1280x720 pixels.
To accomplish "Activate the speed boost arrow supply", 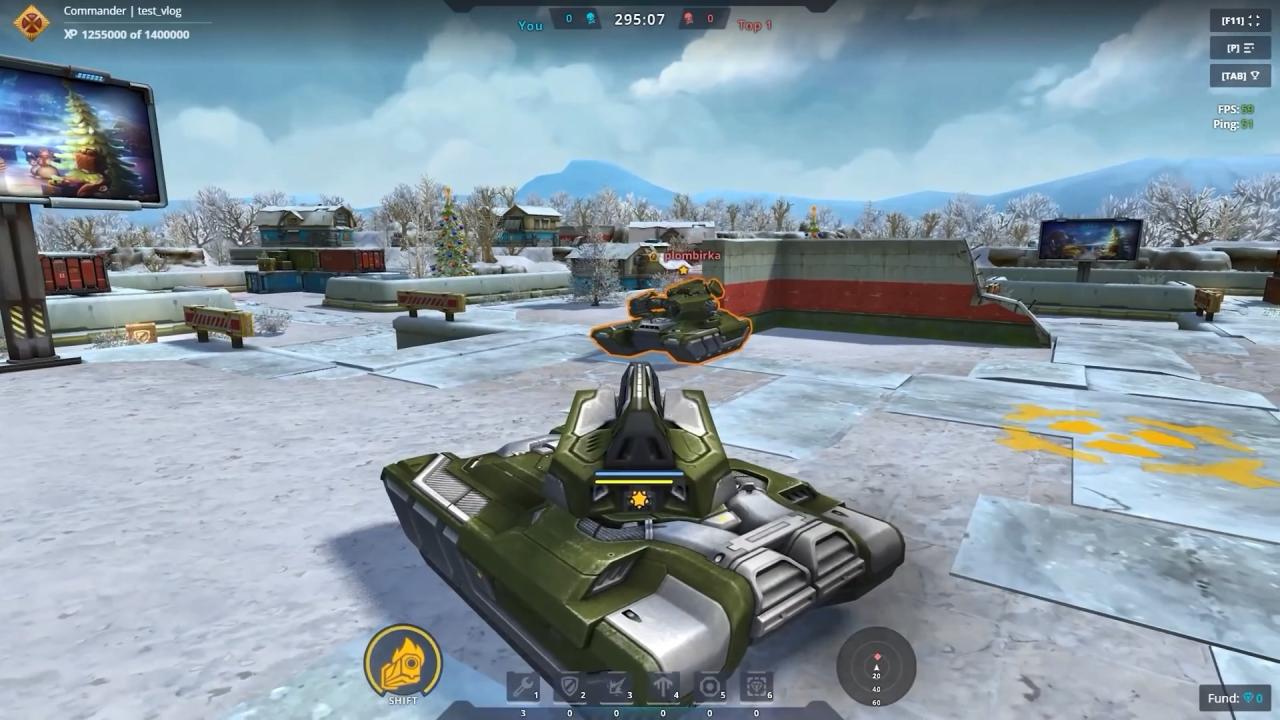I will point(663,687).
